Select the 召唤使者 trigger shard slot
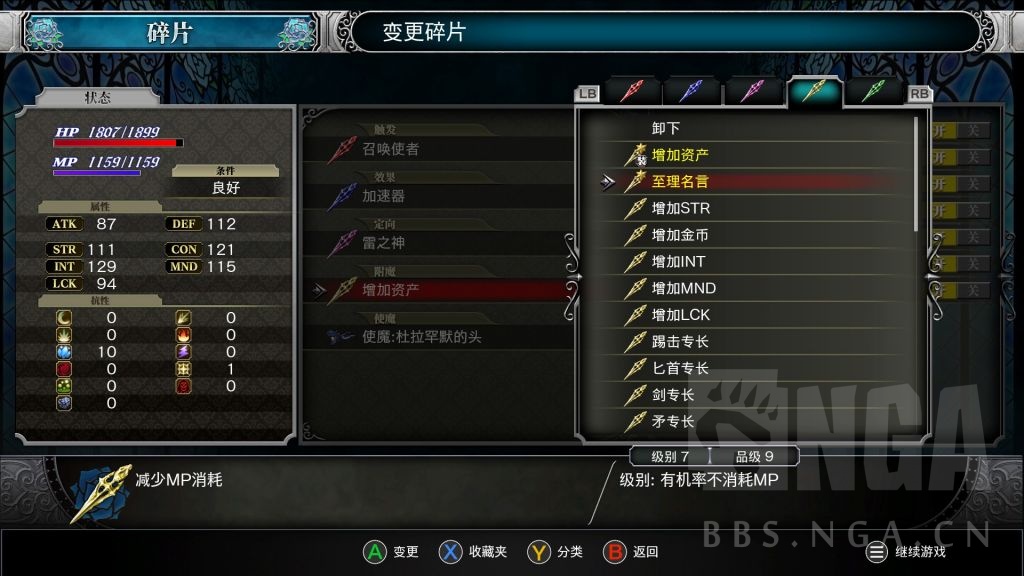1024x576 pixels. (x=391, y=149)
